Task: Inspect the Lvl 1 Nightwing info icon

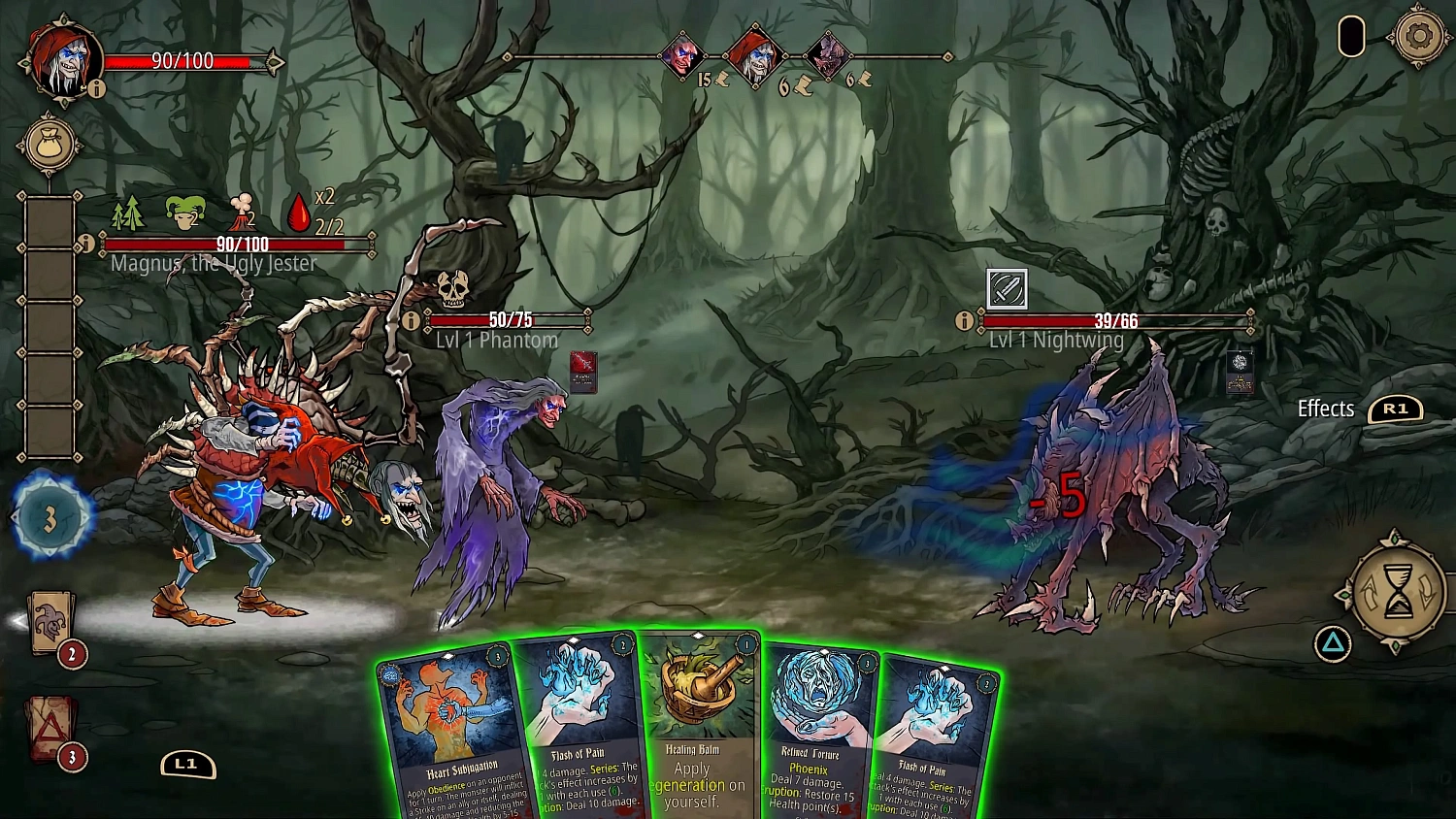Action: coord(964,319)
